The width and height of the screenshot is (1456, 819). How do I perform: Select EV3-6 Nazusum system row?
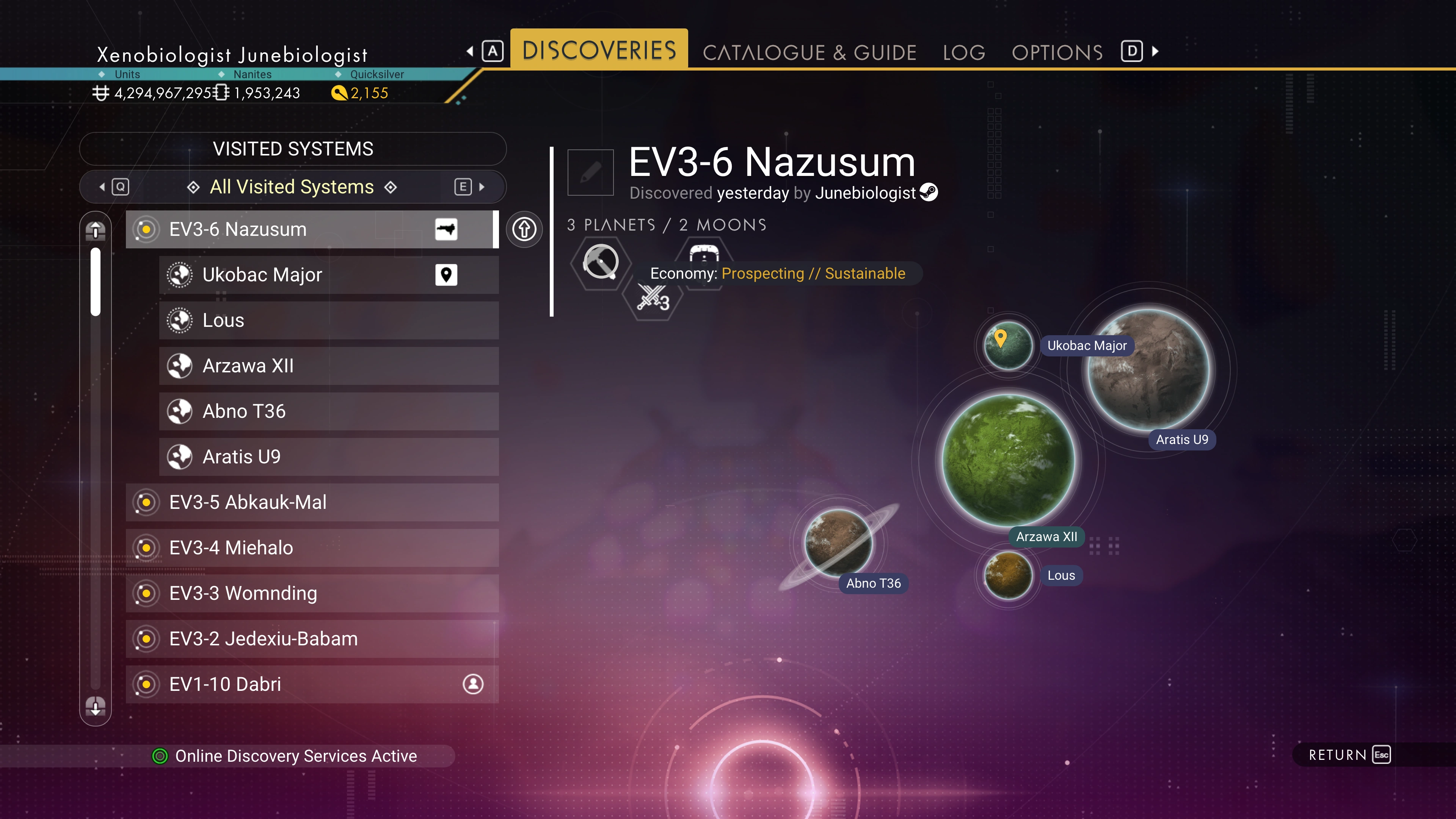pyautogui.click(x=311, y=229)
